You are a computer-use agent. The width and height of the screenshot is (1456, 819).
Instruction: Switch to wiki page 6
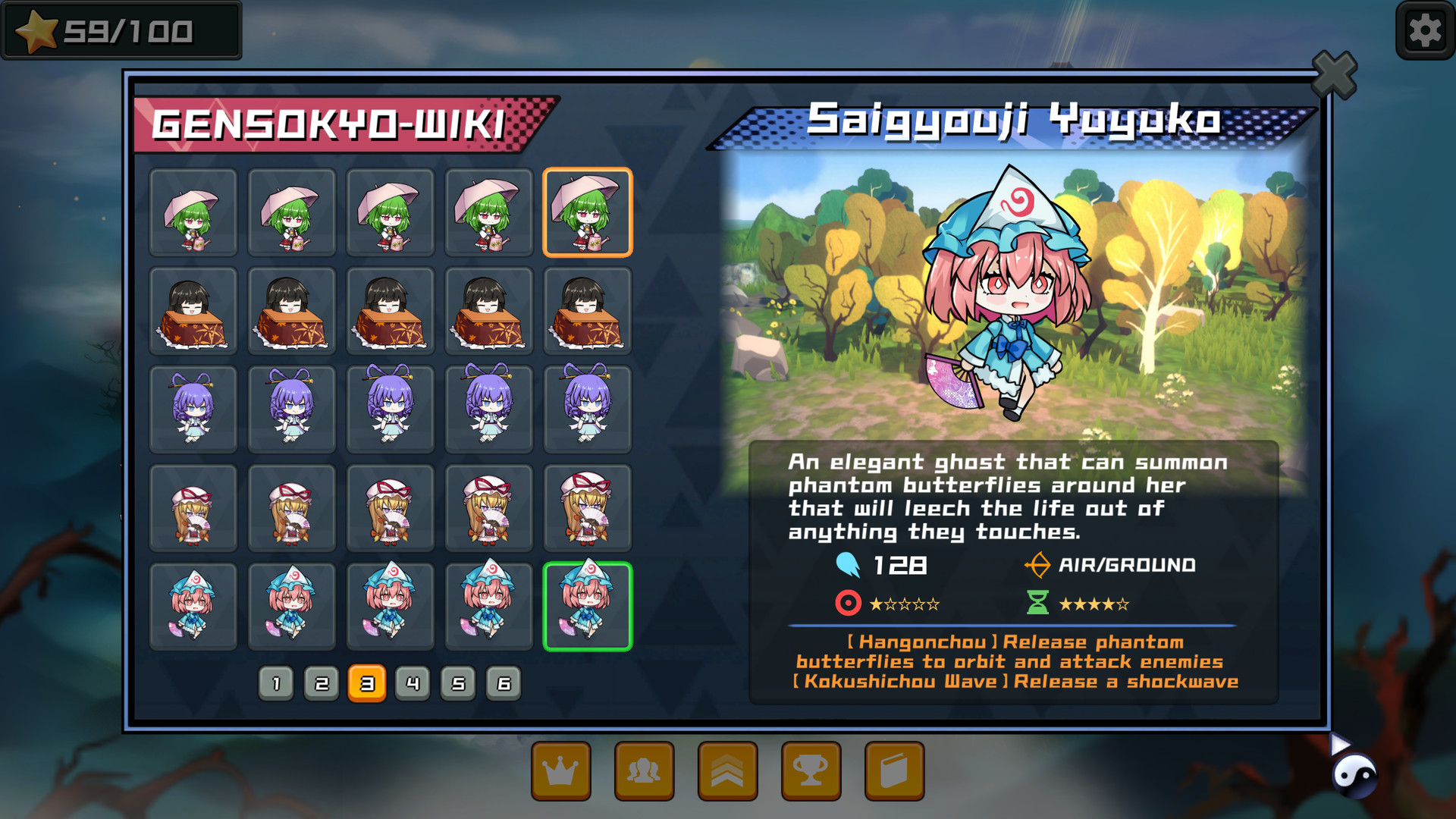pyautogui.click(x=503, y=682)
